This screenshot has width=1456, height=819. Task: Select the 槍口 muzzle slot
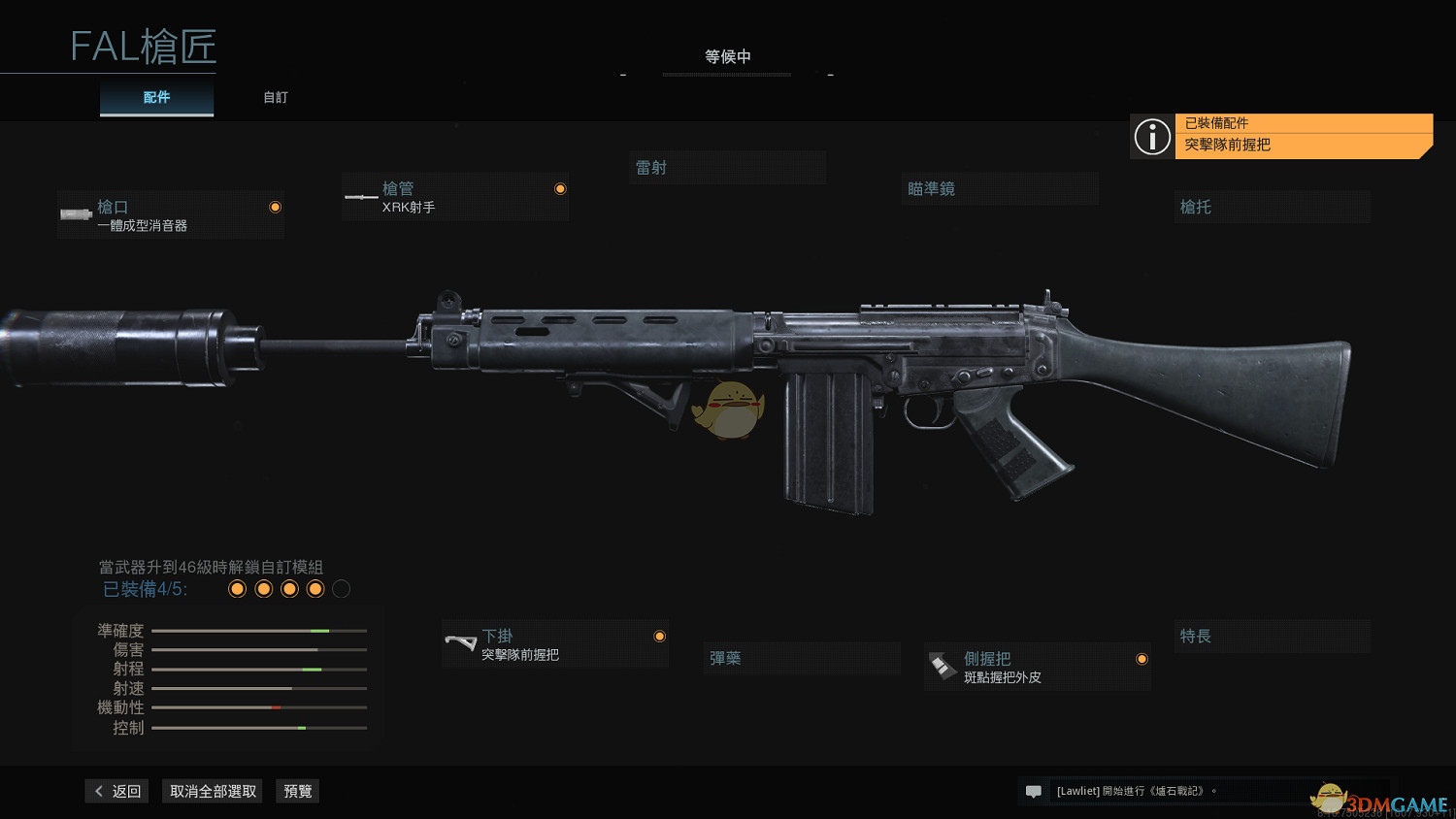(x=171, y=215)
